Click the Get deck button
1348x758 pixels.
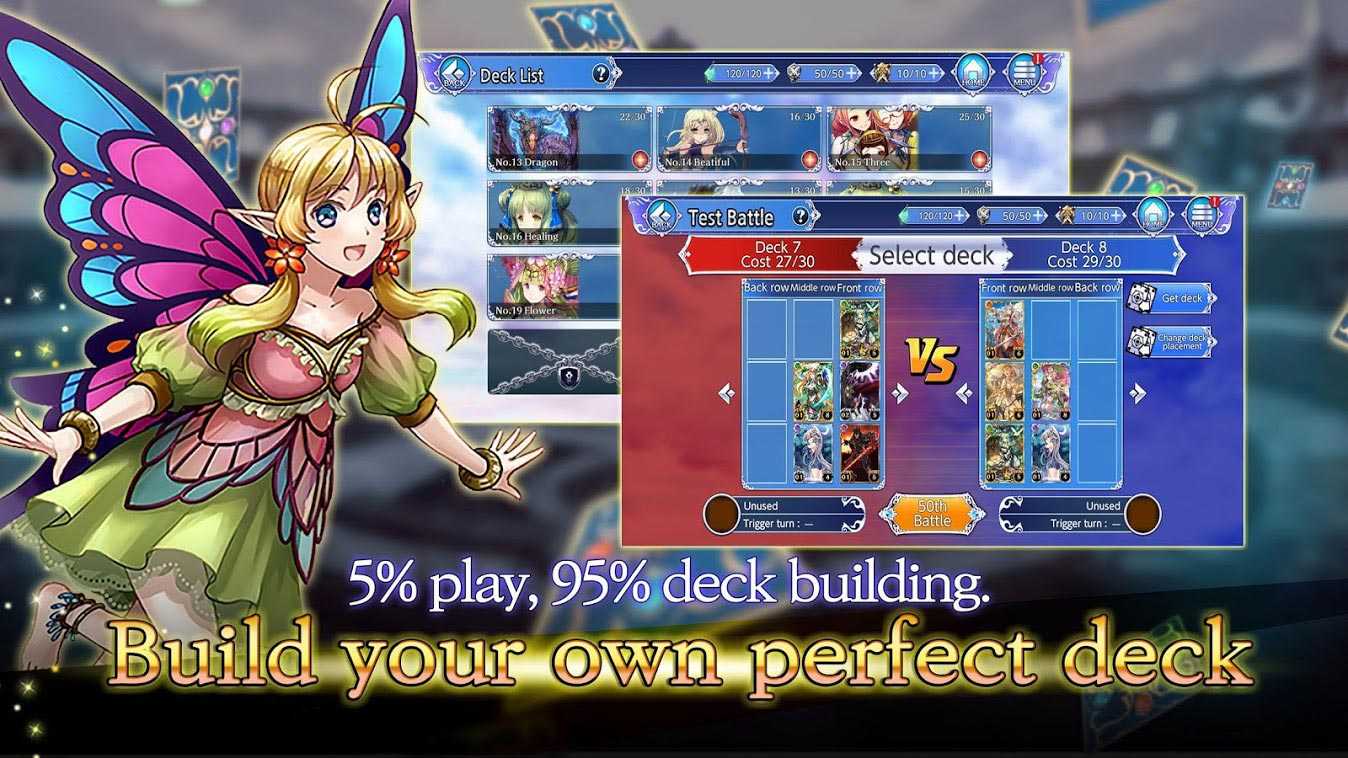point(1171,297)
